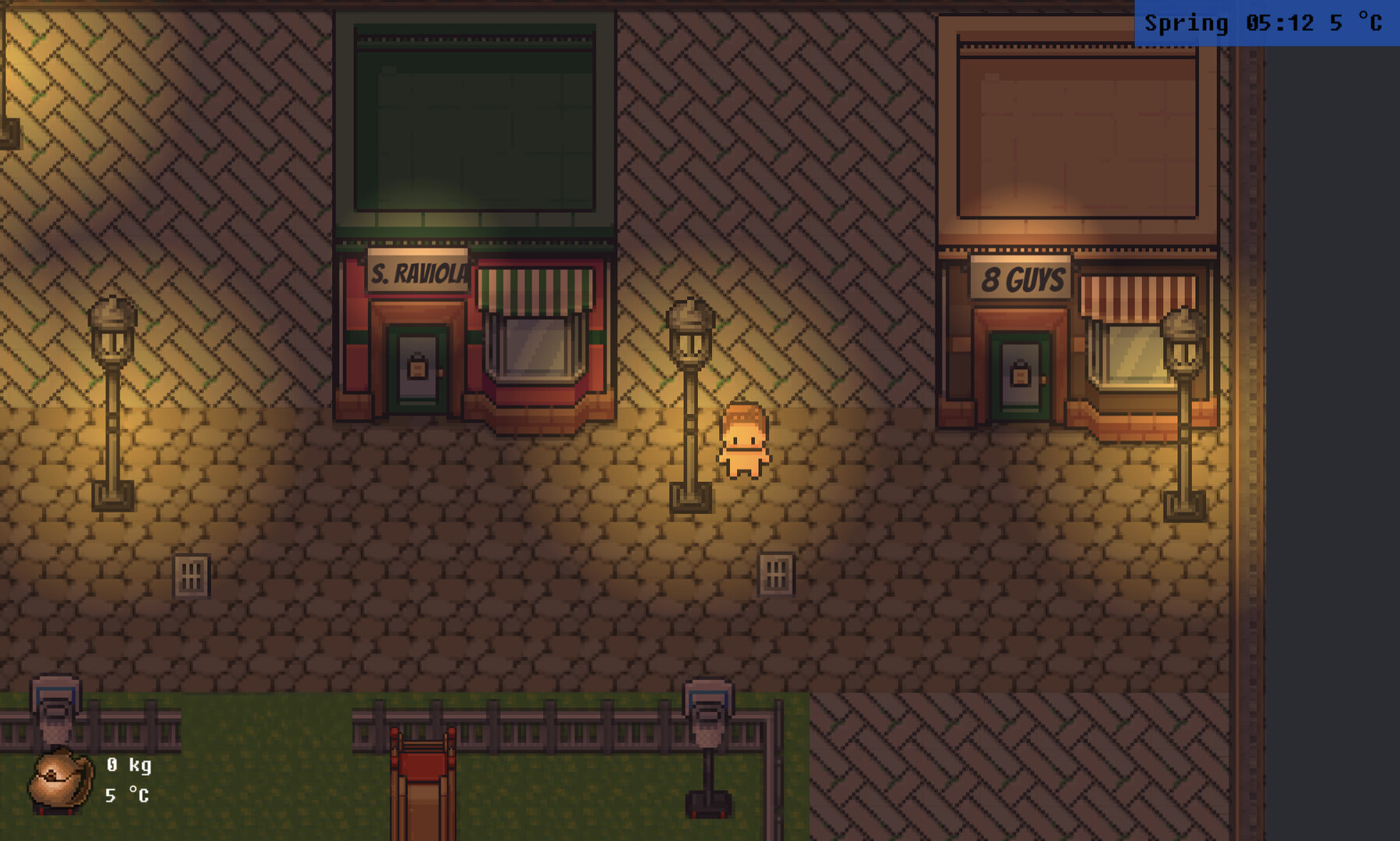Click the clock showing 05:12
This screenshot has width=1400, height=841.
[1282, 23]
